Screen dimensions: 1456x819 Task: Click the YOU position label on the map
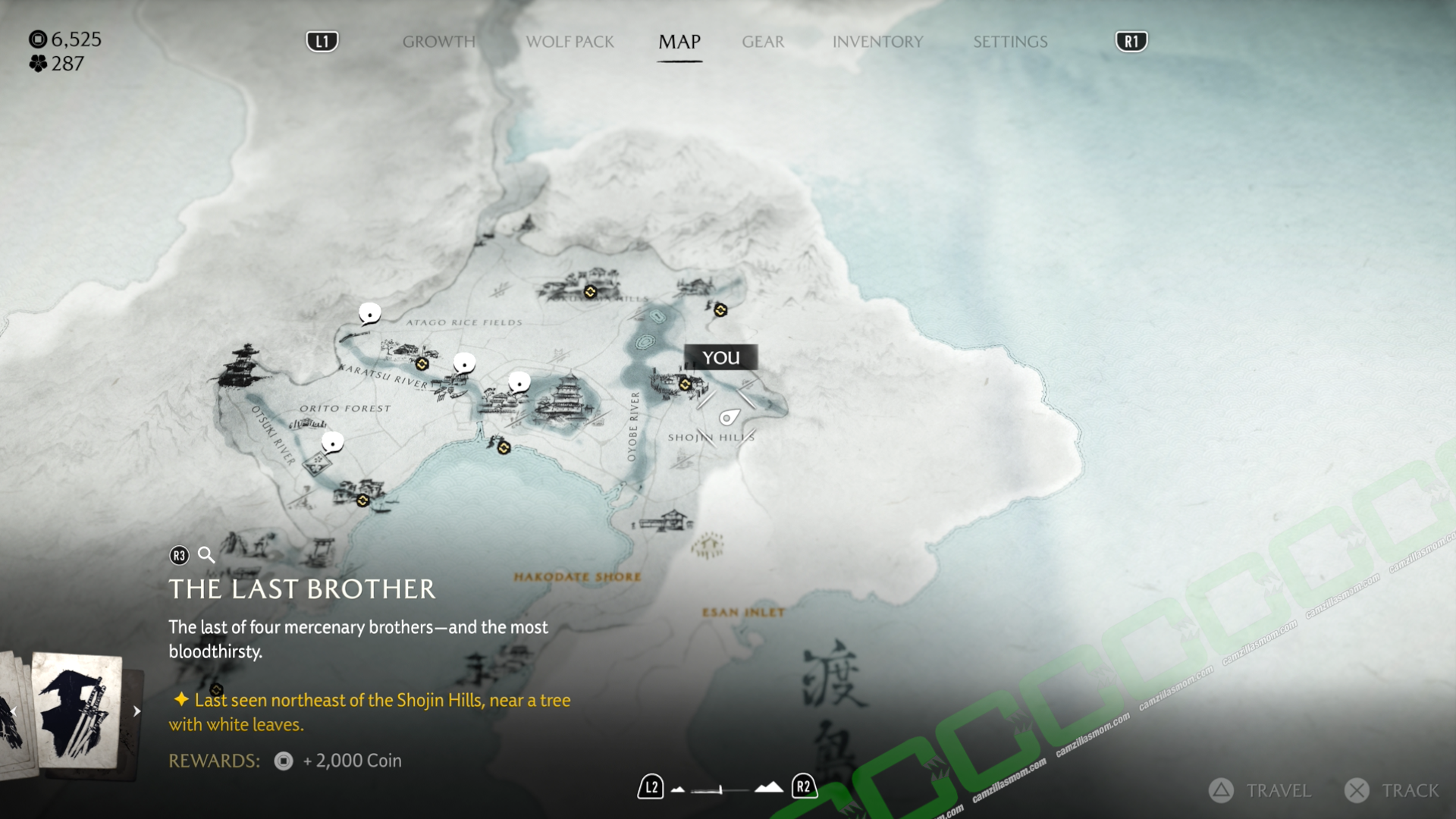click(721, 357)
